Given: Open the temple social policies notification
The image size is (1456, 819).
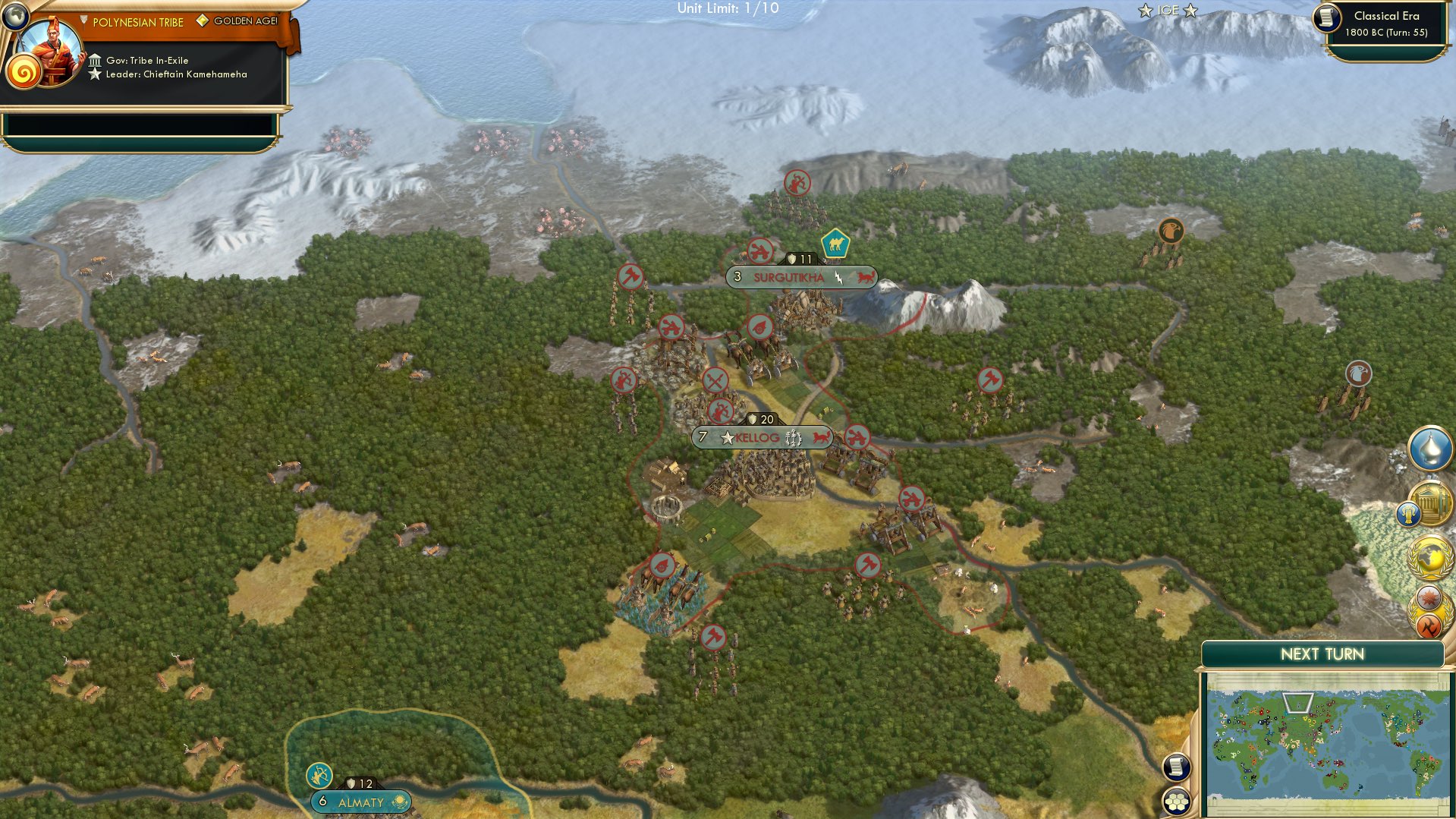Looking at the screenshot, I should point(1432,502).
